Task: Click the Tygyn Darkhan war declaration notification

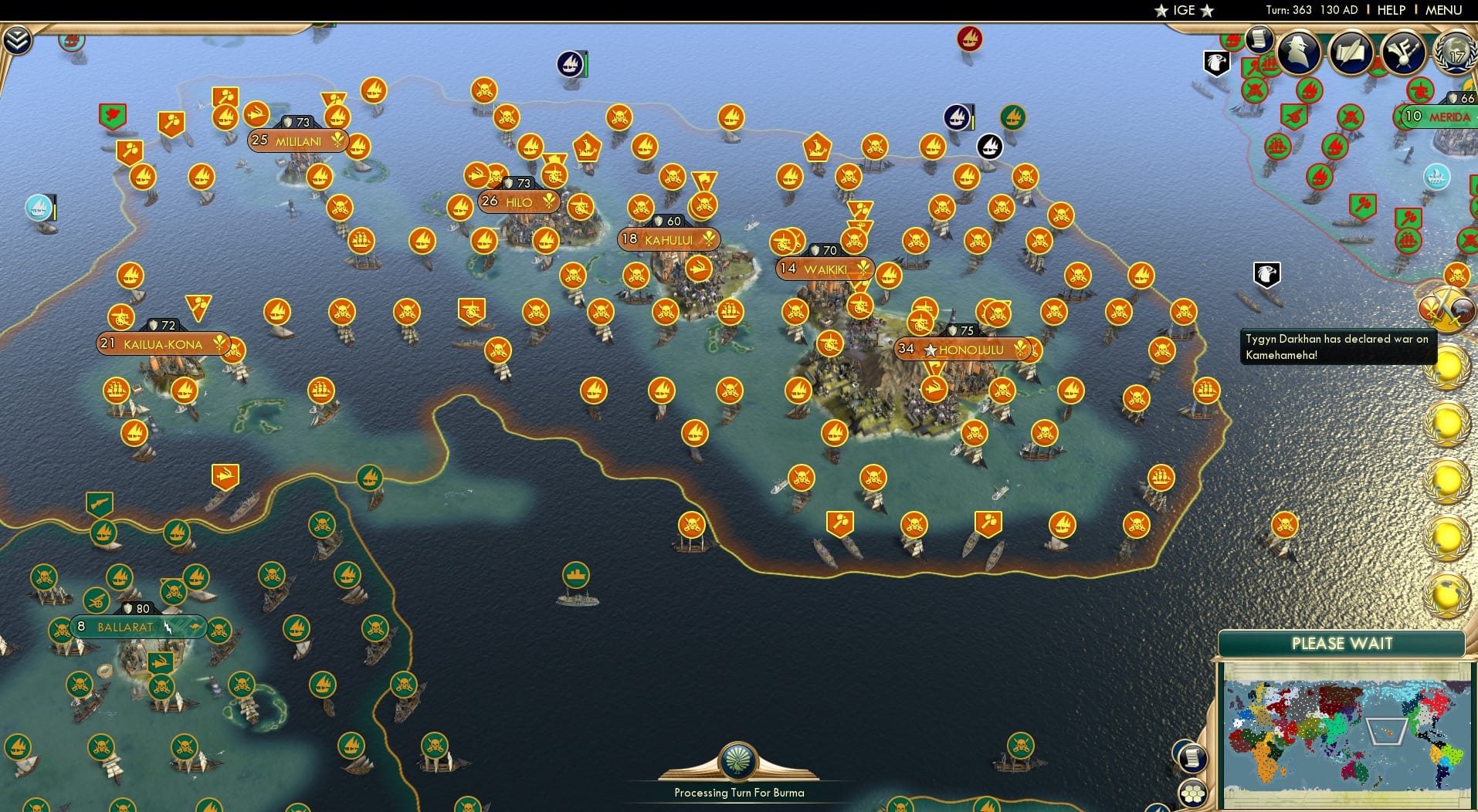Action: [1336, 347]
